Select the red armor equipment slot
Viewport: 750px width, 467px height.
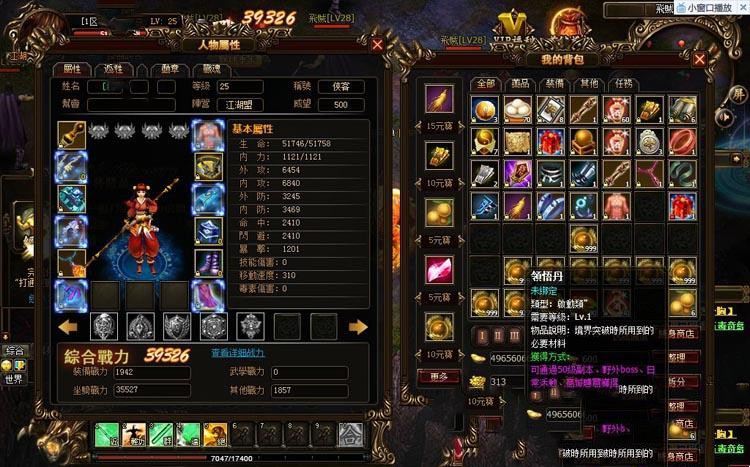click(207, 133)
